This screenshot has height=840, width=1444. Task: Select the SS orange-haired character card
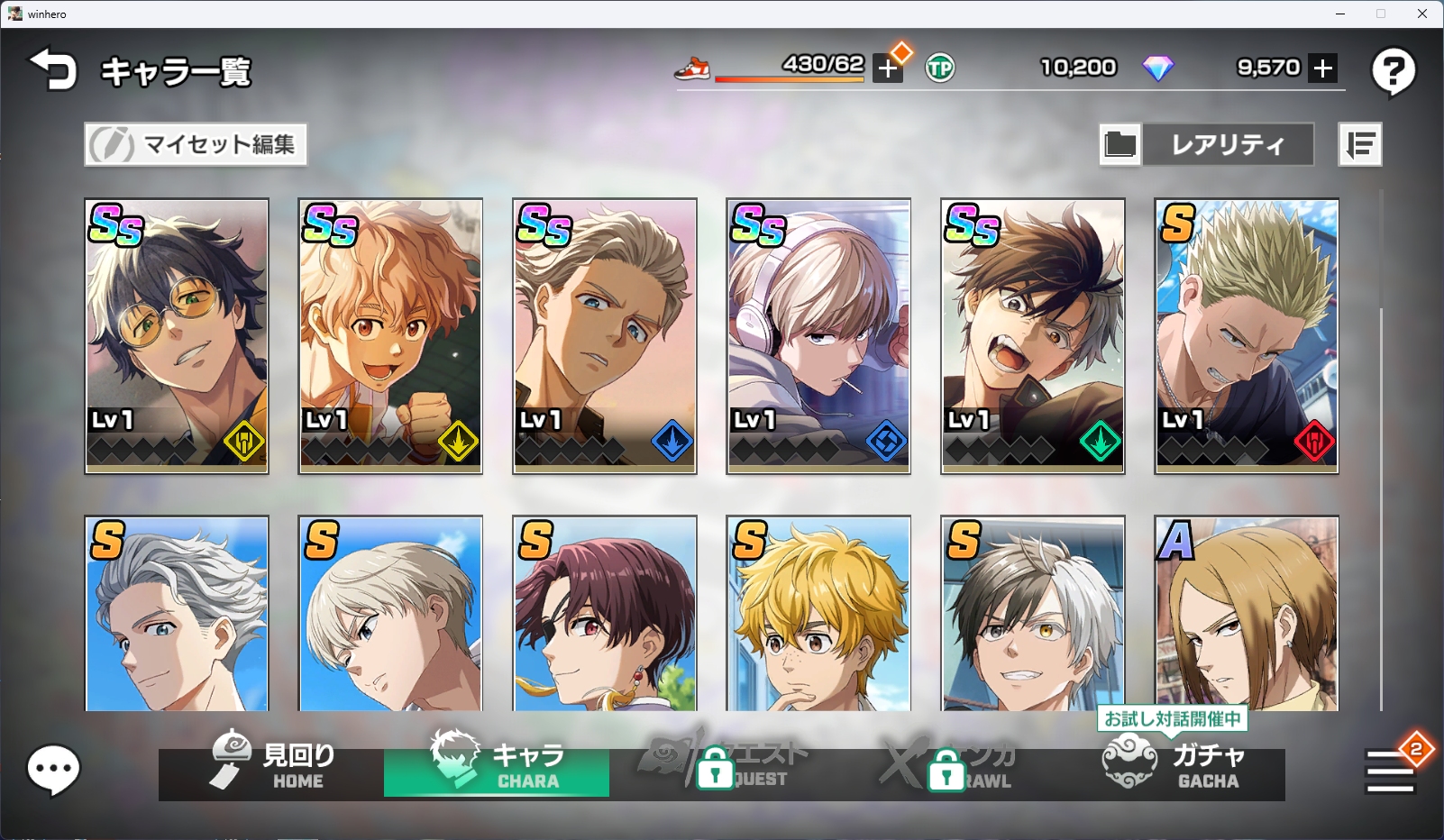point(390,335)
